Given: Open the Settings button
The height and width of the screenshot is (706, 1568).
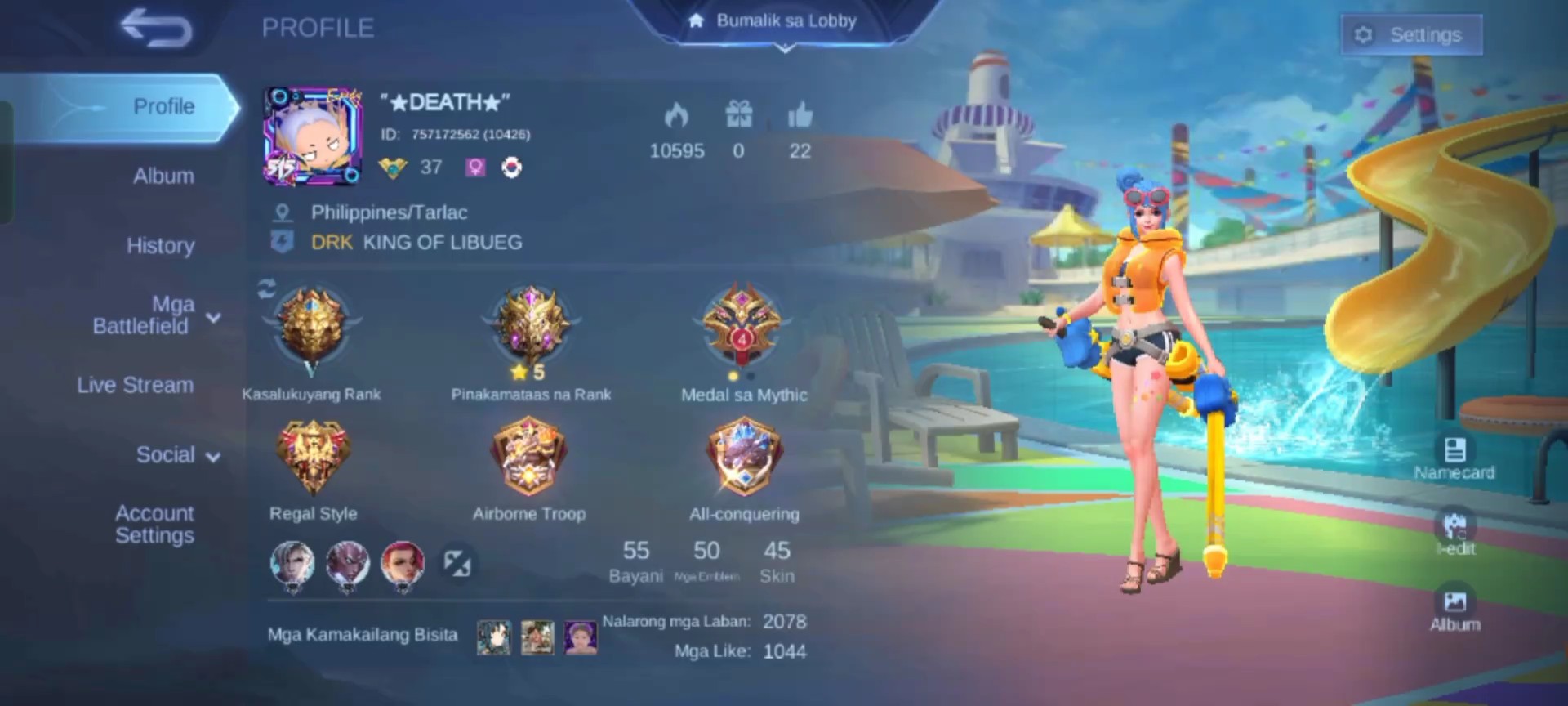Looking at the screenshot, I should pos(1411,35).
